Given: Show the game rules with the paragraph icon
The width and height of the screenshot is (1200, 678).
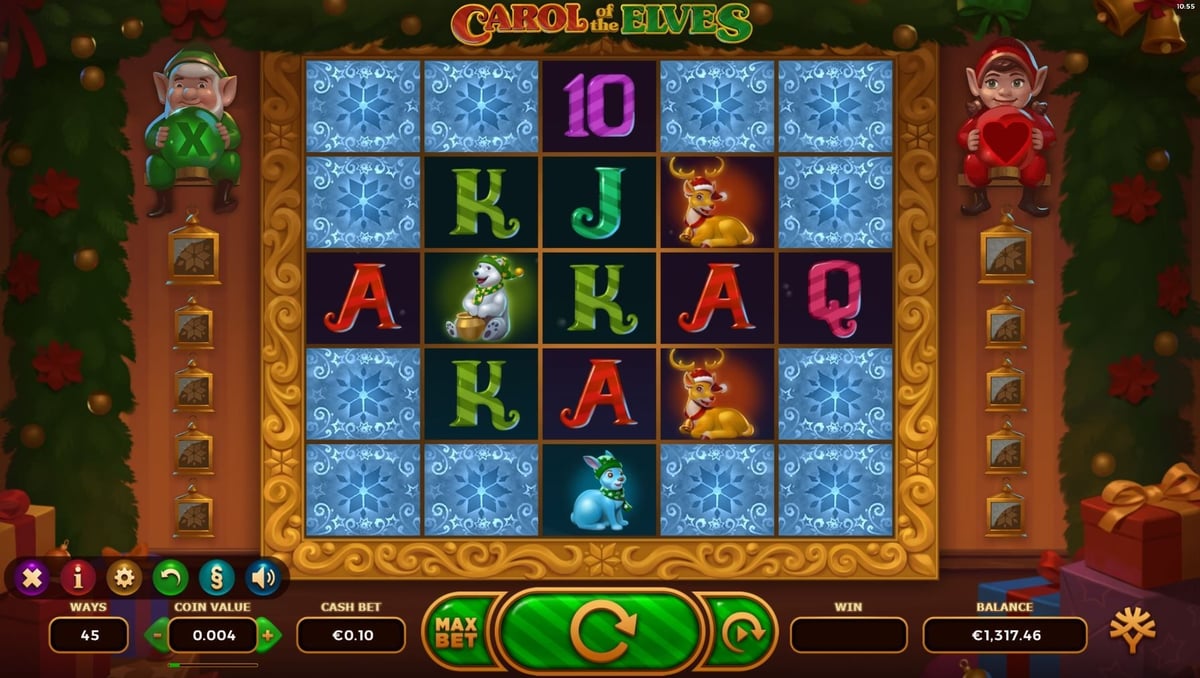Looking at the screenshot, I should pos(216,577).
